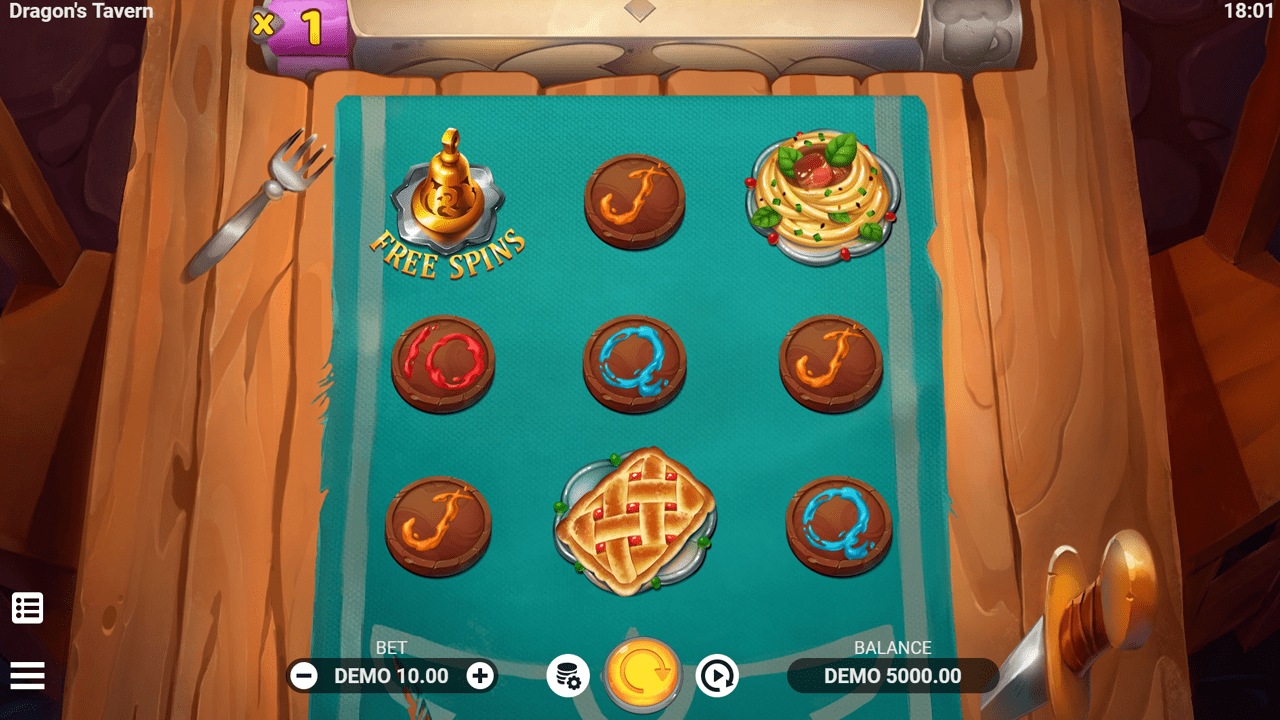1280x720 pixels.
Task: Open the bet settings coin-gear icon
Action: pos(566,675)
